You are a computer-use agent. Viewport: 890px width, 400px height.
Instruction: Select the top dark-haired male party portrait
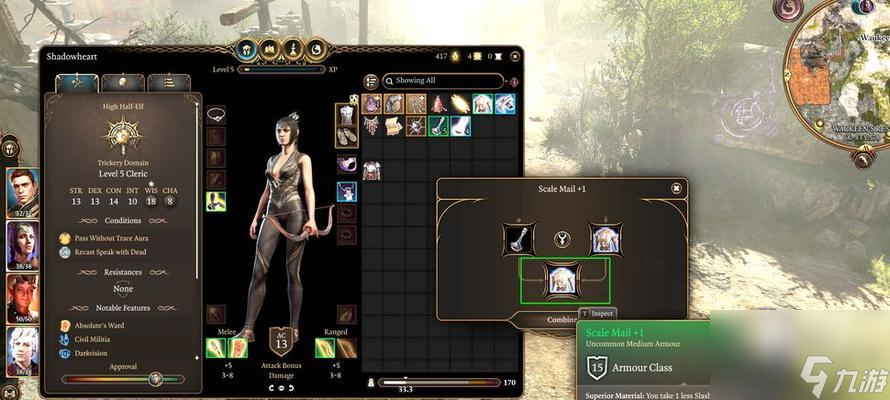pos(22,190)
